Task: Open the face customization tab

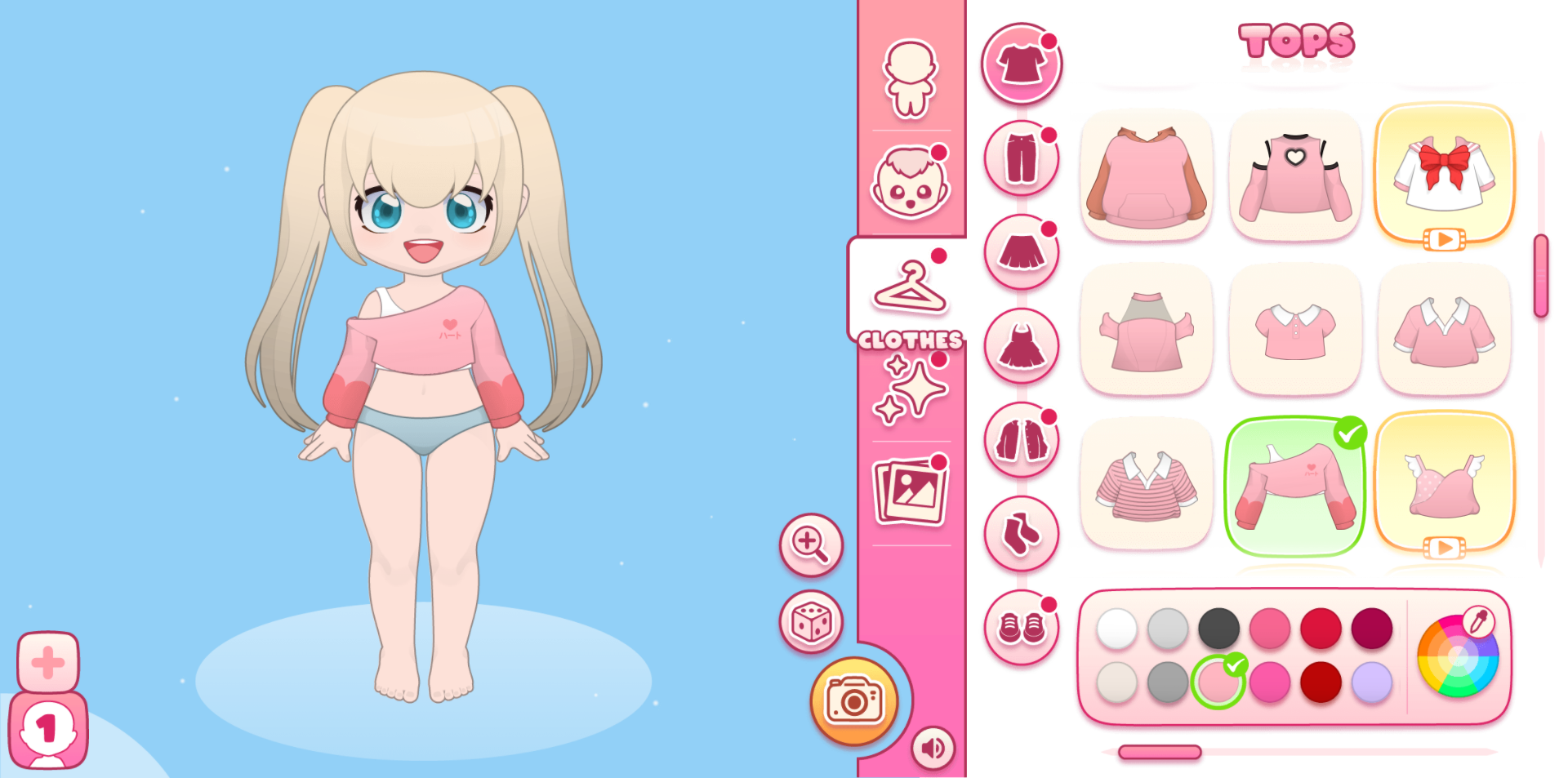Action: tap(909, 183)
